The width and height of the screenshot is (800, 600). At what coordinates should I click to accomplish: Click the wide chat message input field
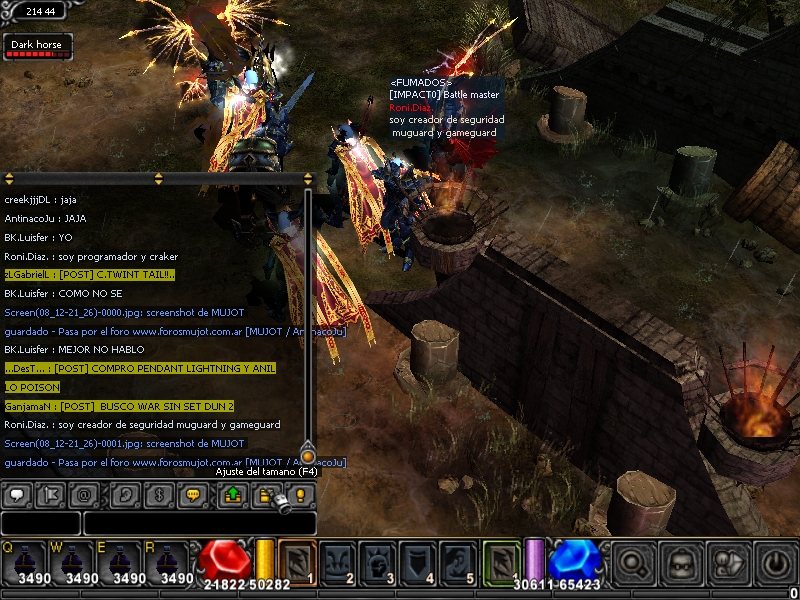[199, 523]
